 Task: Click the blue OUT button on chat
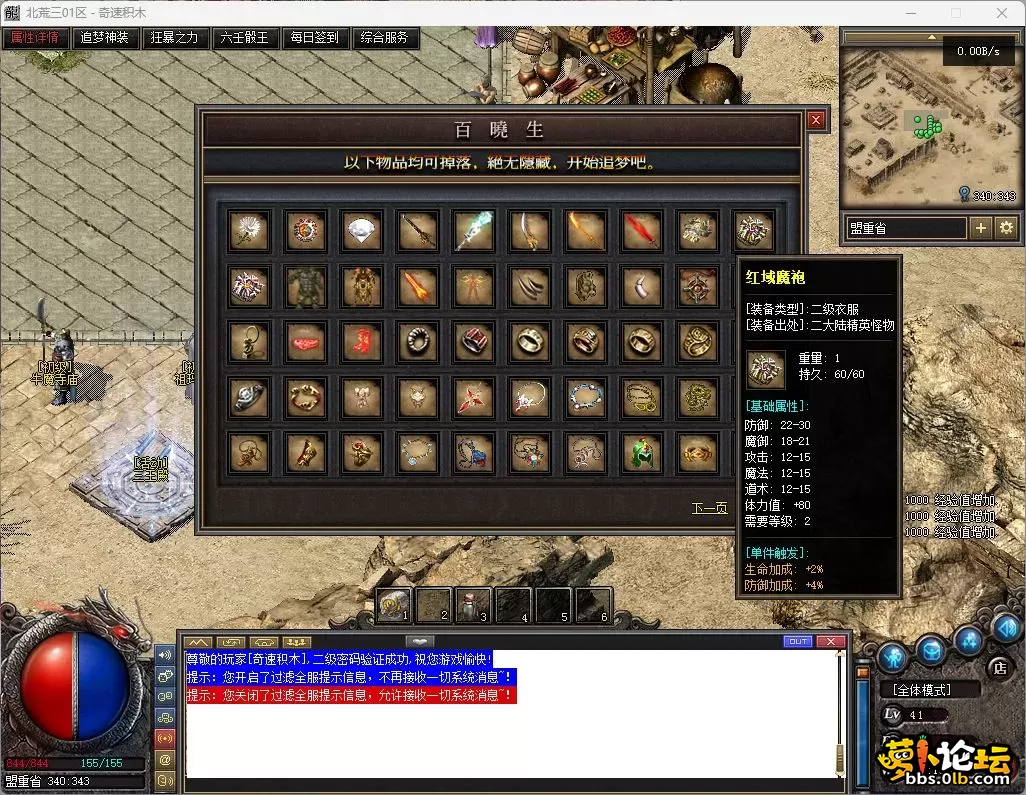797,641
